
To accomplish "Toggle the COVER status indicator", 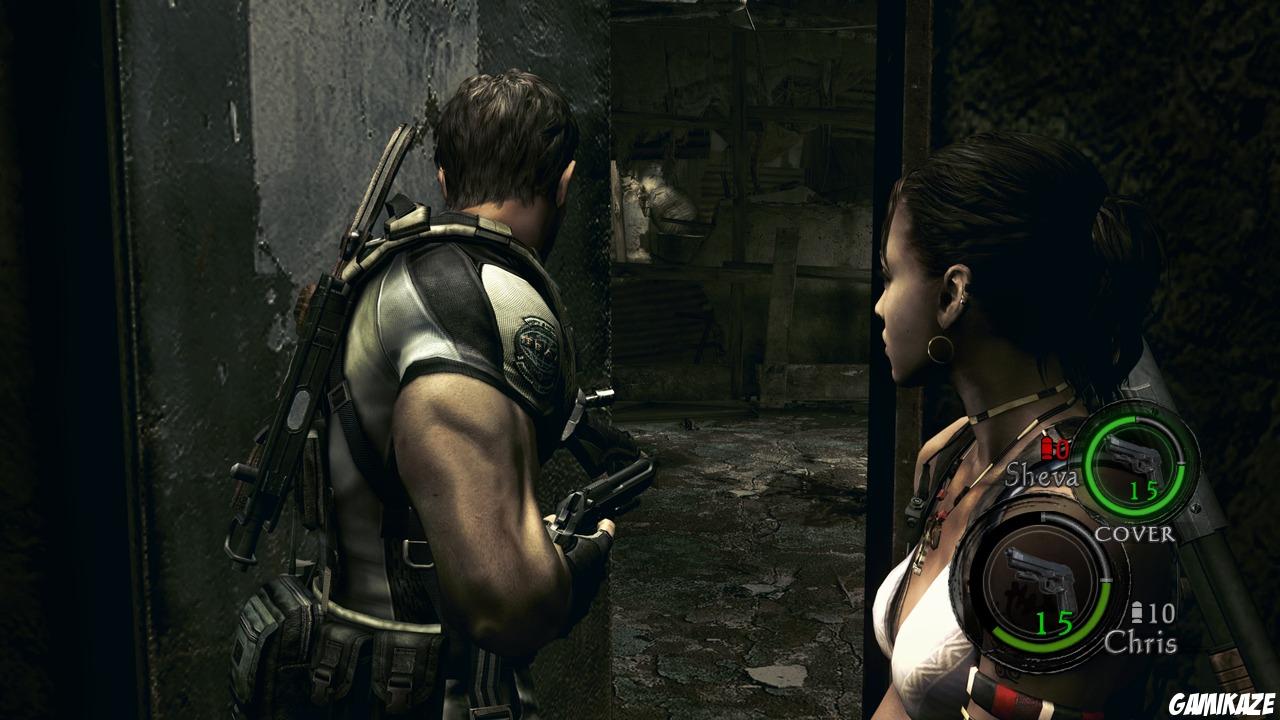I will click(x=1135, y=534).
